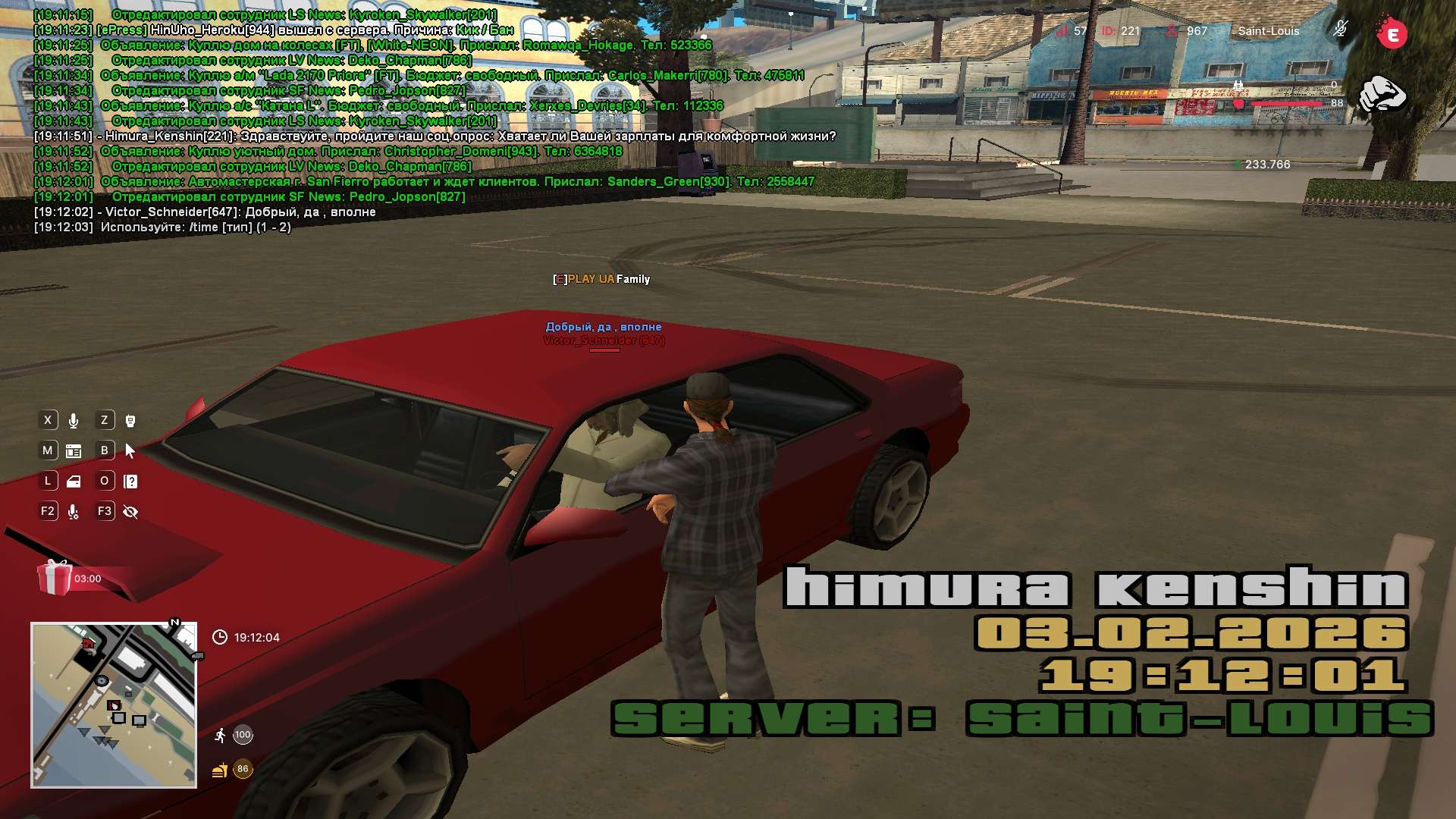This screenshot has width=1456, height=819.
Task: Open the minimap
Action: tap(114, 704)
